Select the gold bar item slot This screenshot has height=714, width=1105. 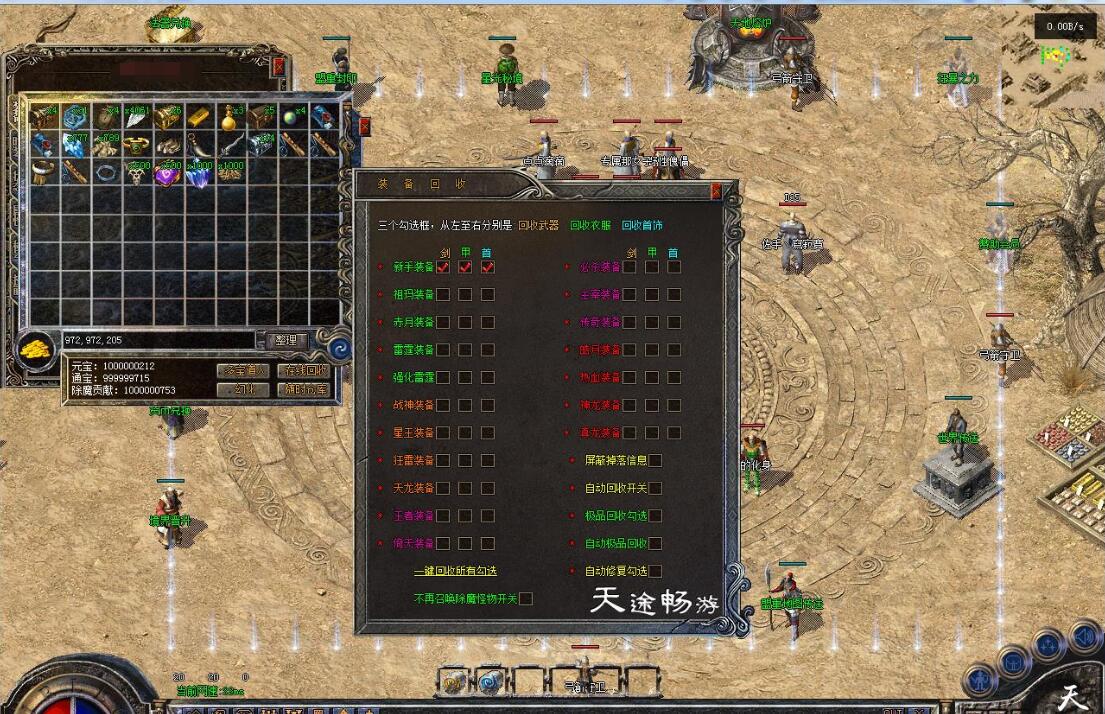(199, 118)
